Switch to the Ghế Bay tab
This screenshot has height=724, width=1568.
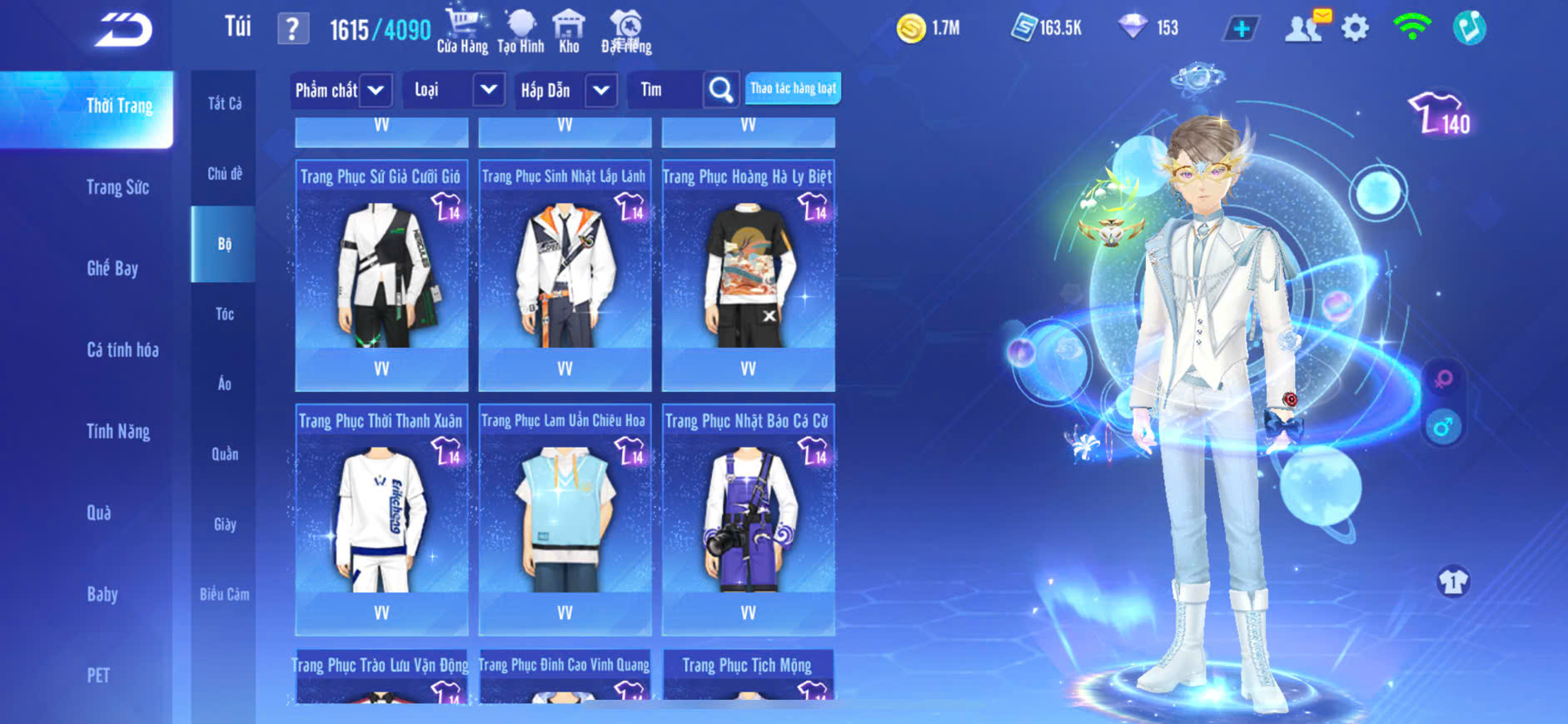pyautogui.click(x=112, y=268)
